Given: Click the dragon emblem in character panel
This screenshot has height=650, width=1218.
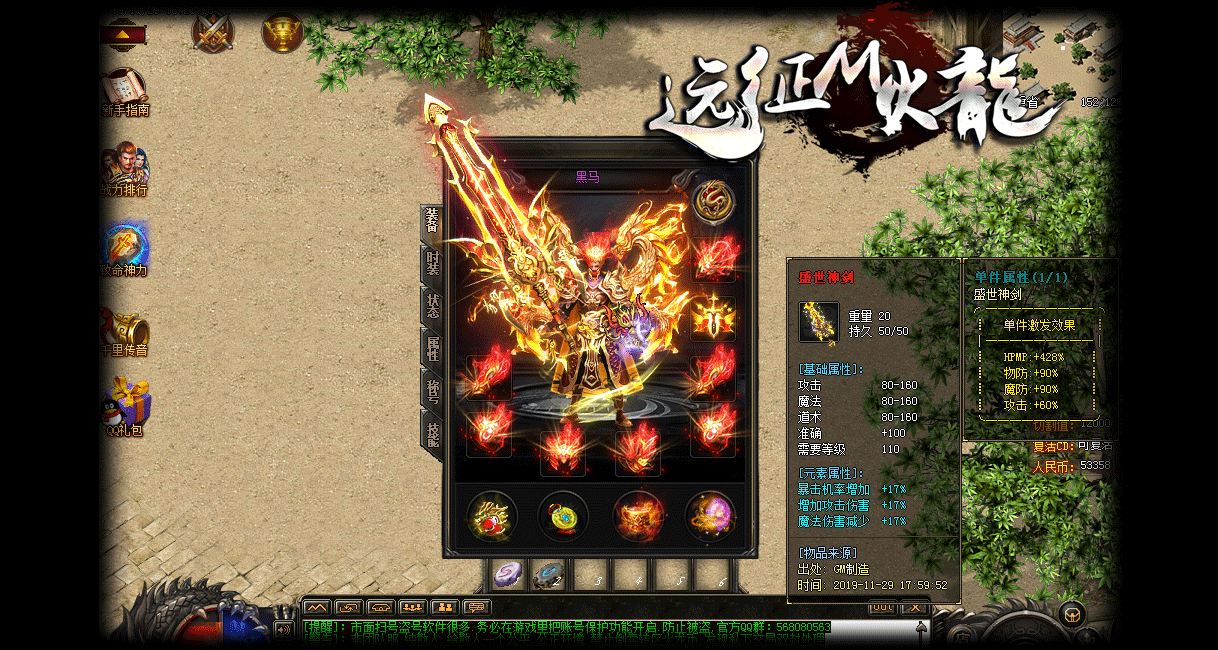Looking at the screenshot, I should click(x=713, y=202).
